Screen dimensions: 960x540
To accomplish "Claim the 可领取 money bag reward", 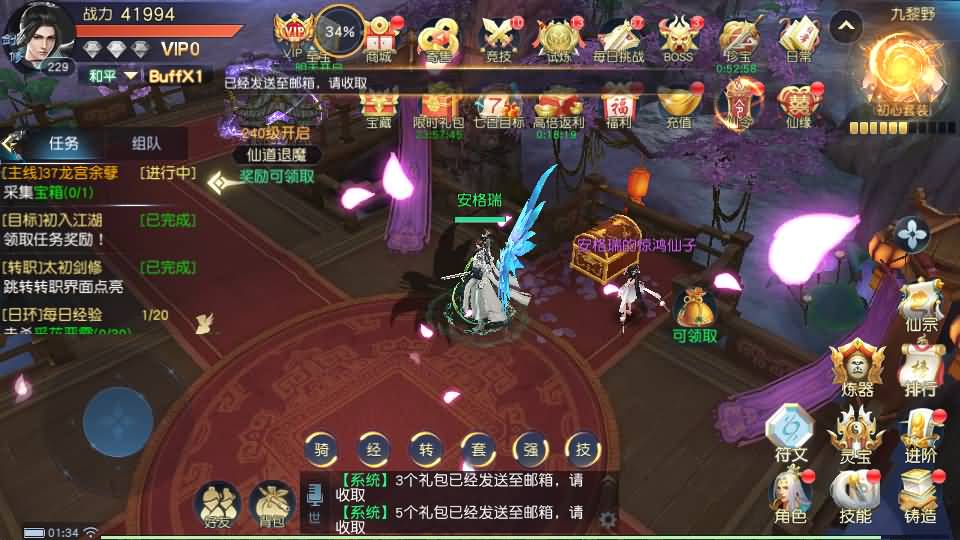I will pos(694,311).
